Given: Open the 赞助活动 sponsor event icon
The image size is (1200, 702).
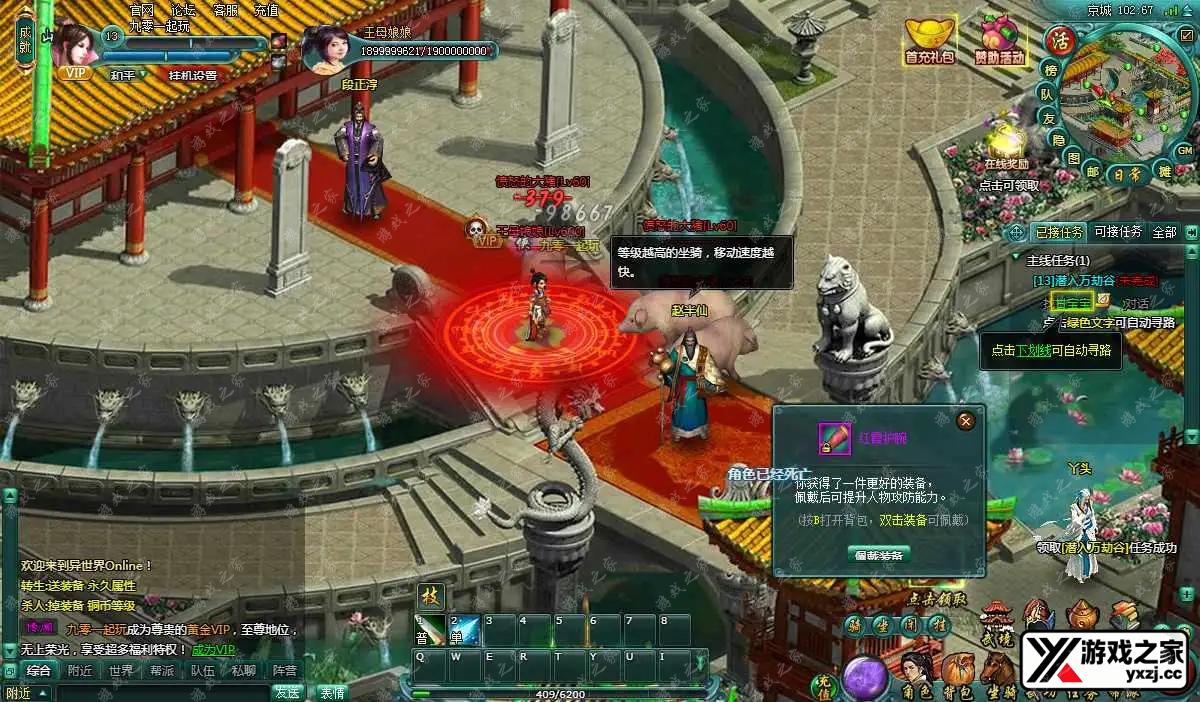Looking at the screenshot, I should tap(1000, 40).
